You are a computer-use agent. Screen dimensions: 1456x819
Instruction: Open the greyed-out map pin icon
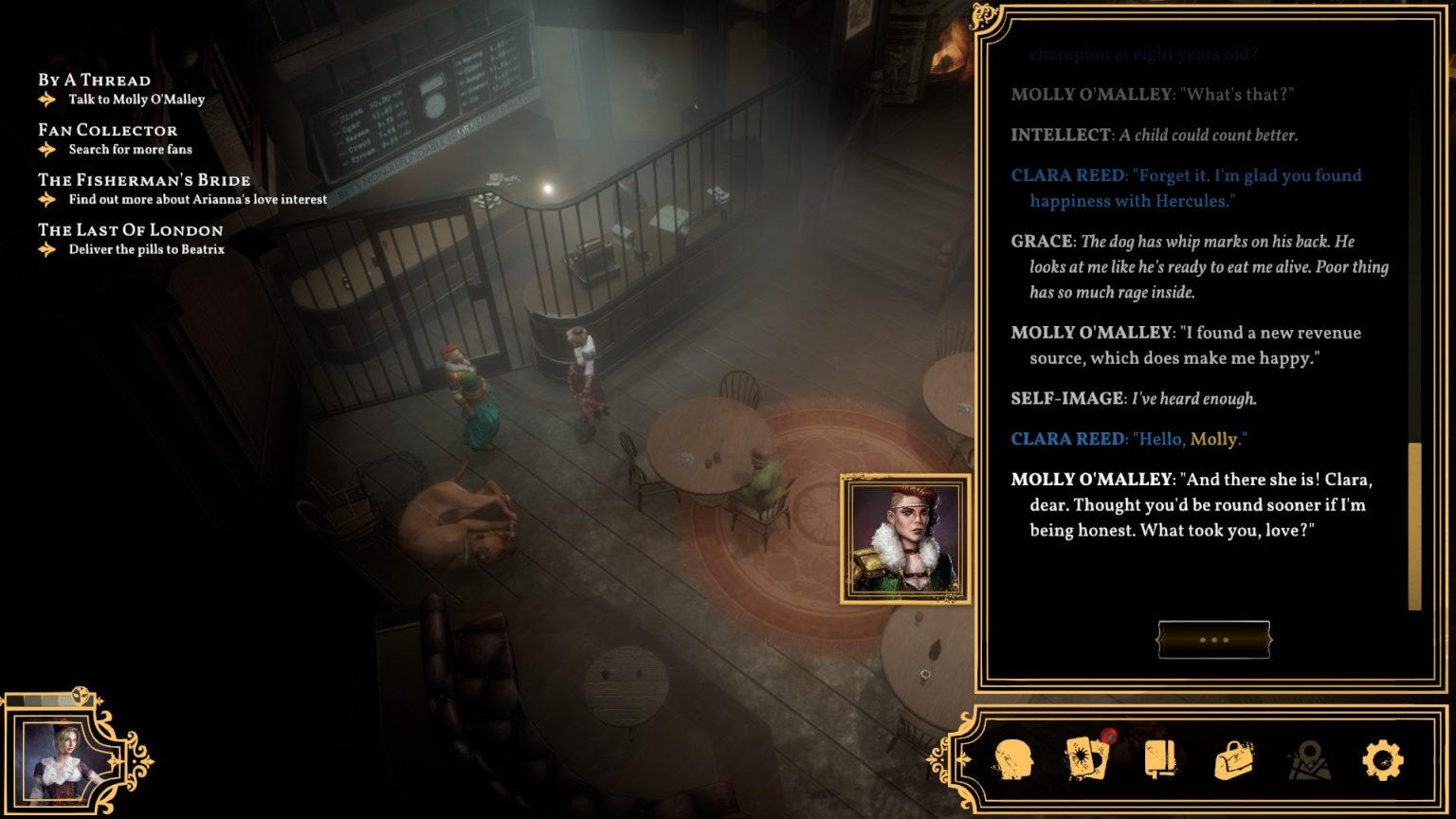pos(1308,760)
